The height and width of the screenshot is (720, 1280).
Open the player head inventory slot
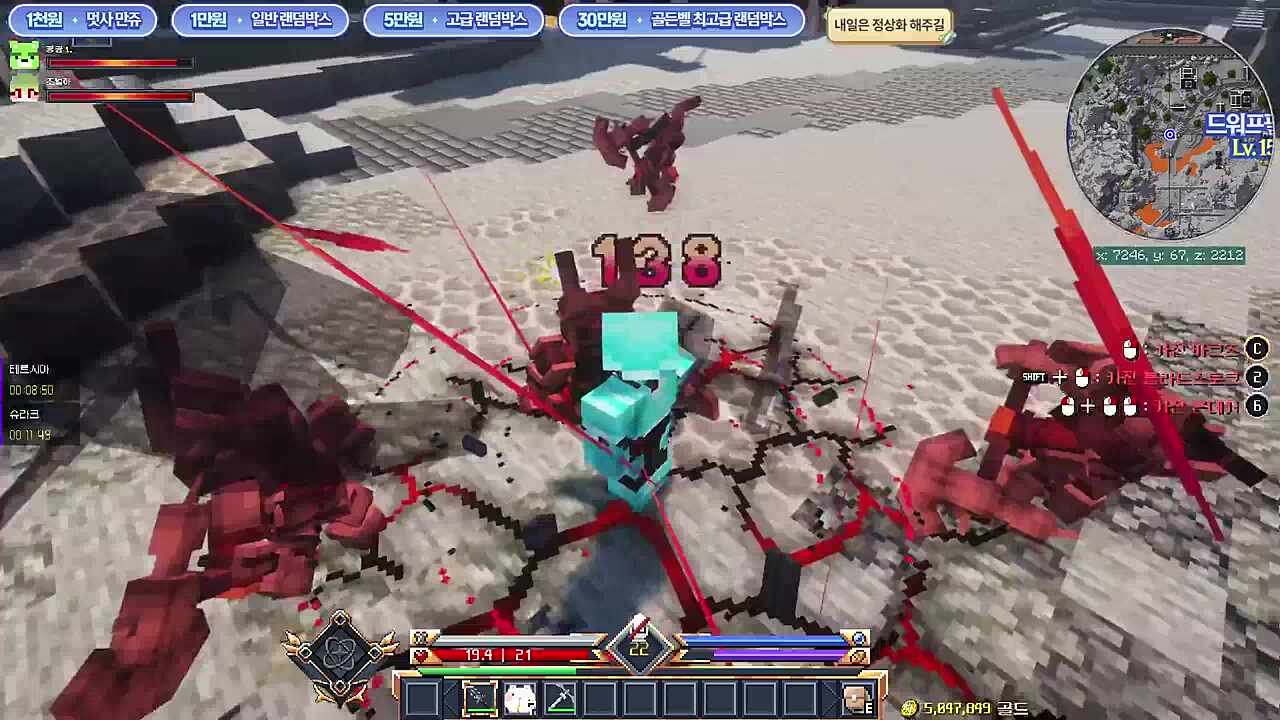(x=856, y=698)
